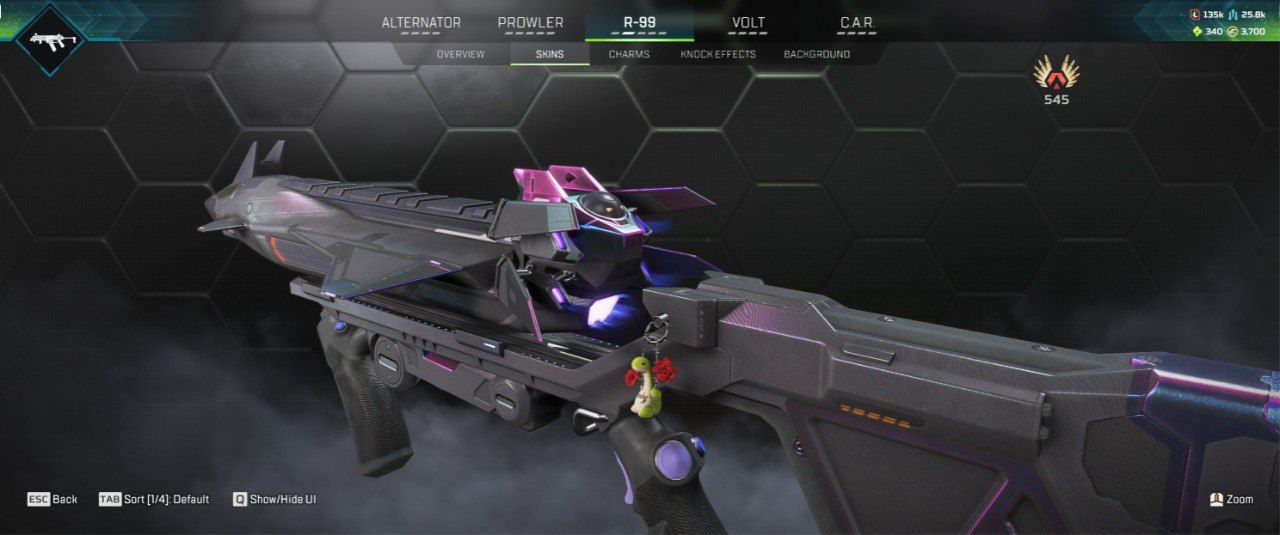Show the C.A.R. weapon tab
The image size is (1280, 535).
[x=857, y=23]
